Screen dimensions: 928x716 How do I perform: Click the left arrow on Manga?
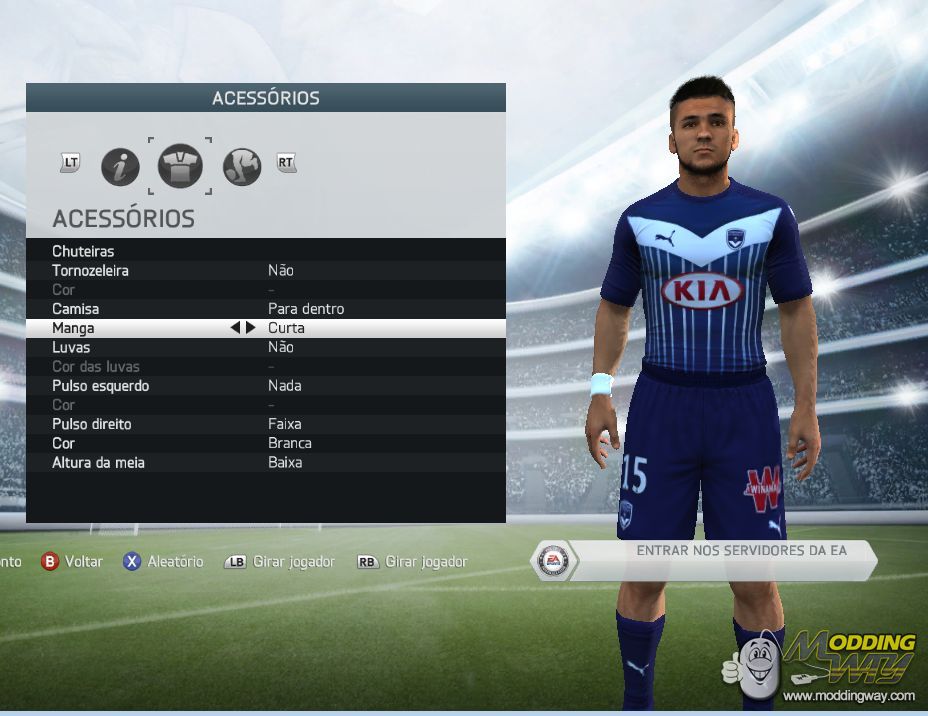coord(235,328)
